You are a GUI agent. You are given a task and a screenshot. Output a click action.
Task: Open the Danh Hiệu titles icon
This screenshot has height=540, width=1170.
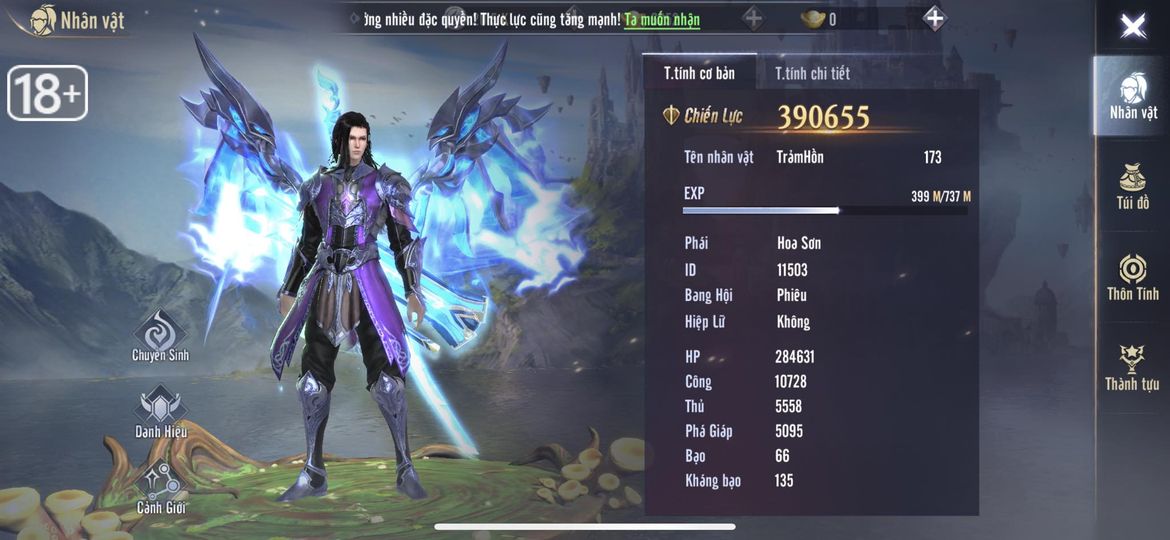point(160,412)
